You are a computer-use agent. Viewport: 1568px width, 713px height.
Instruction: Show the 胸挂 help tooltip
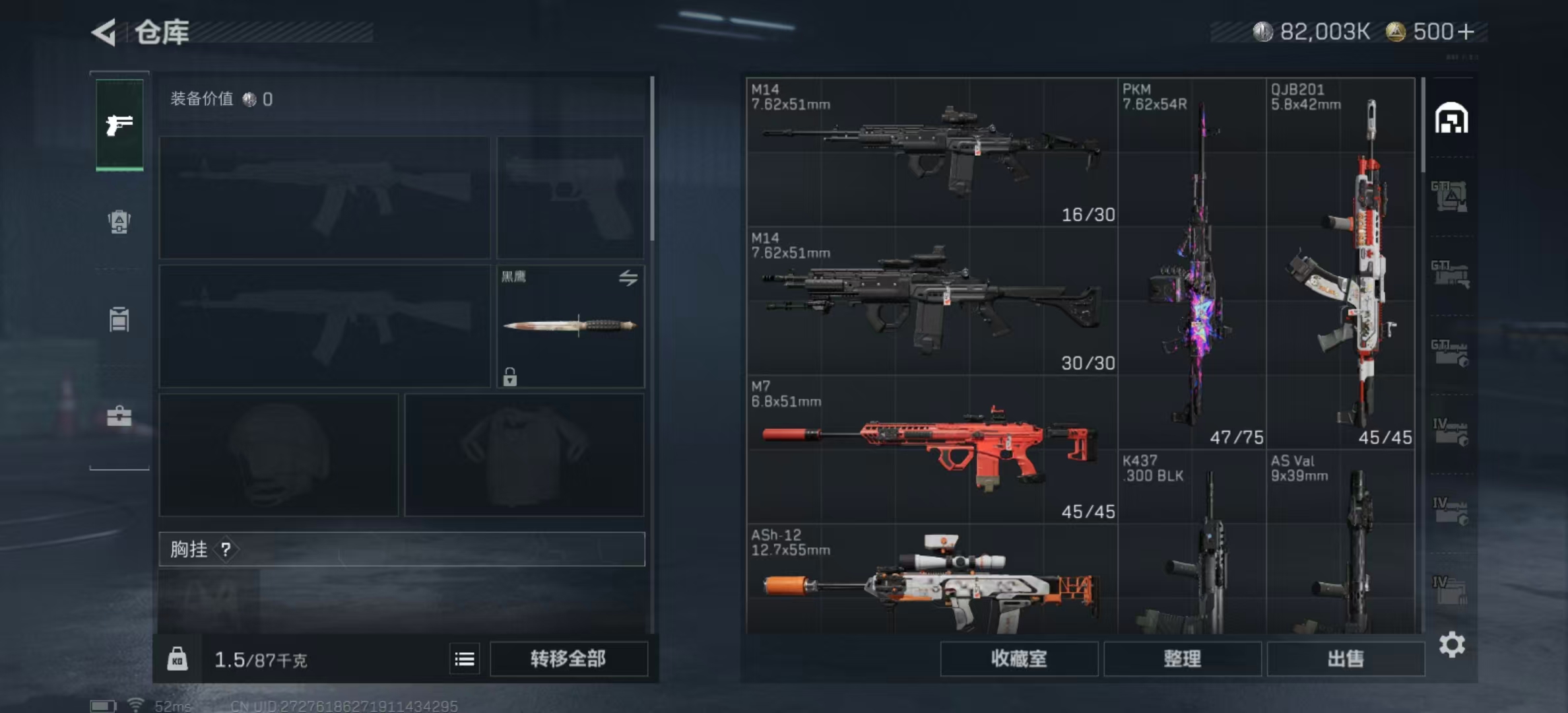(x=226, y=549)
